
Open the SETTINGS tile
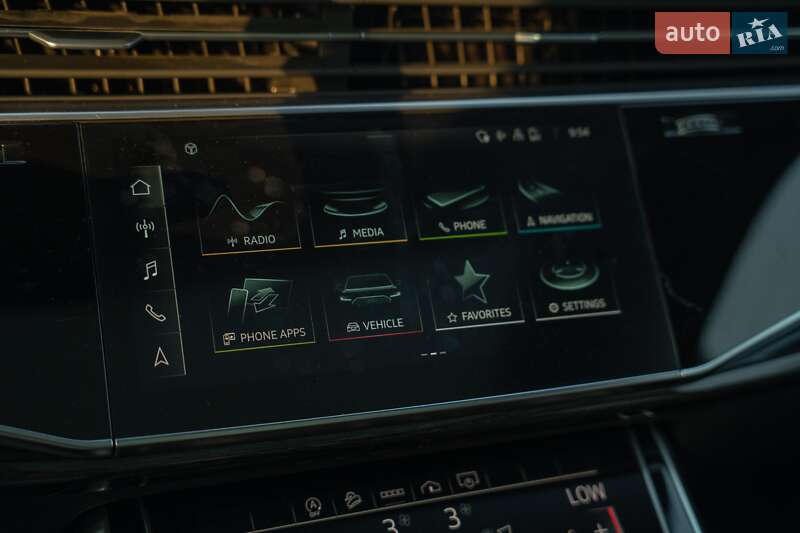(x=576, y=288)
